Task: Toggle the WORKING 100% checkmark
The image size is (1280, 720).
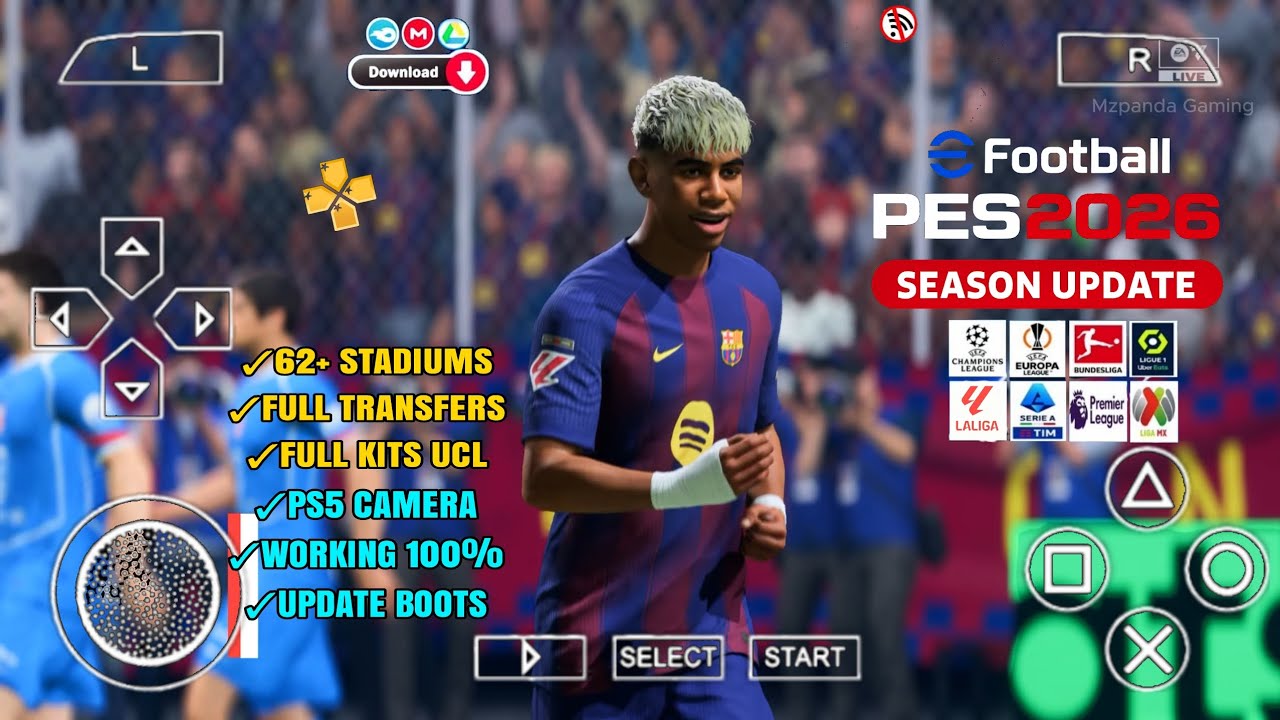Action: [241, 556]
